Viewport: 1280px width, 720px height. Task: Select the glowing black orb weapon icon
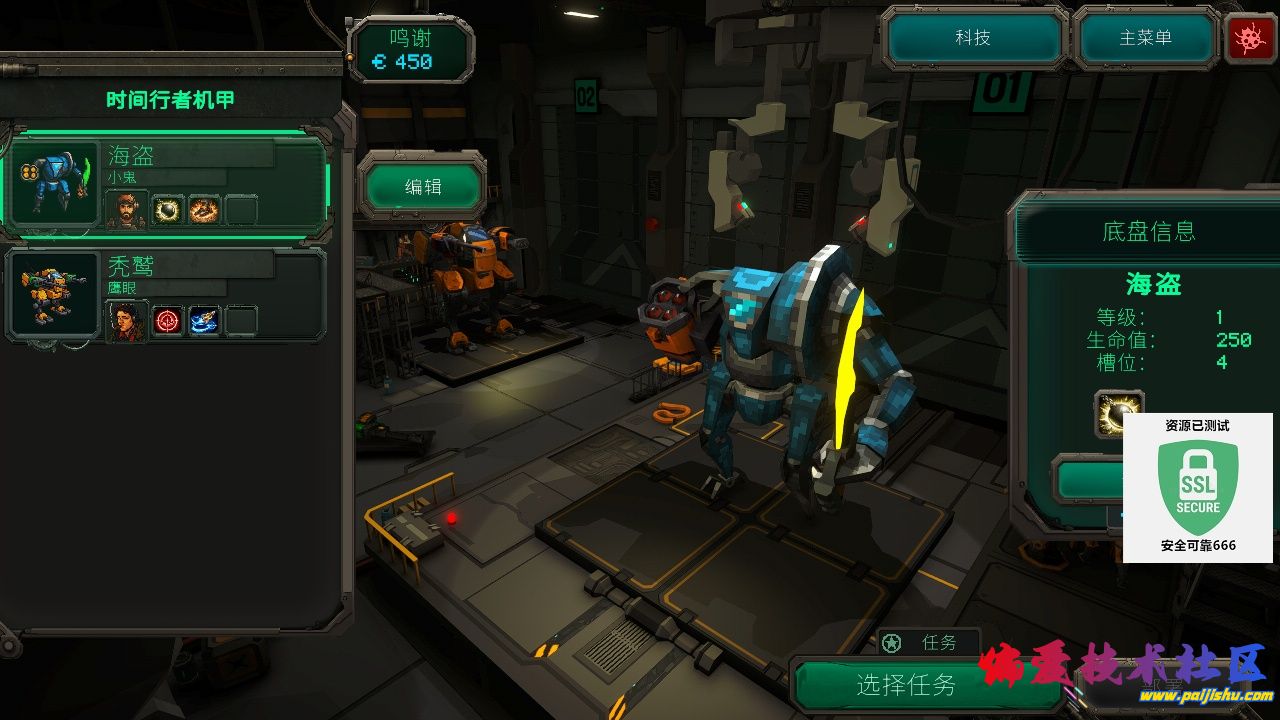coord(168,210)
